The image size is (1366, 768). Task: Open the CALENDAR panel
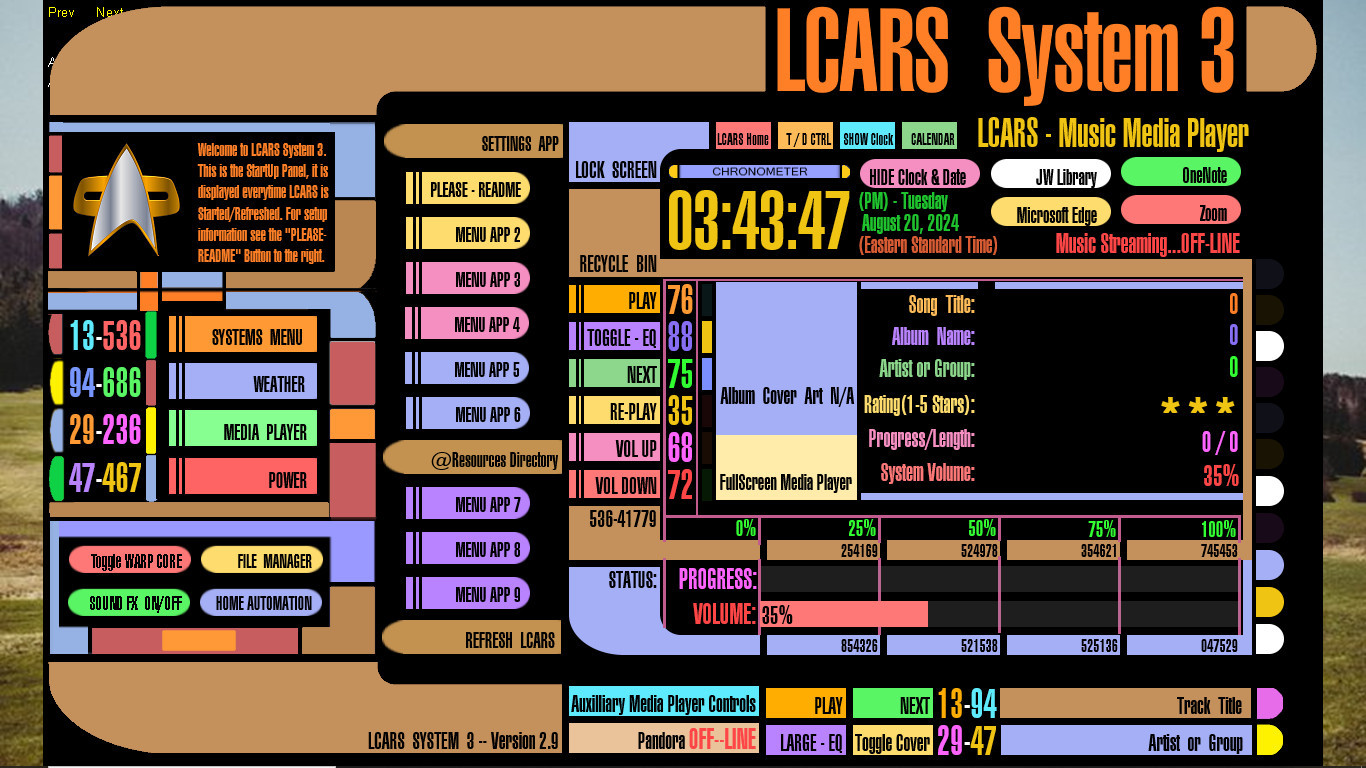932,139
